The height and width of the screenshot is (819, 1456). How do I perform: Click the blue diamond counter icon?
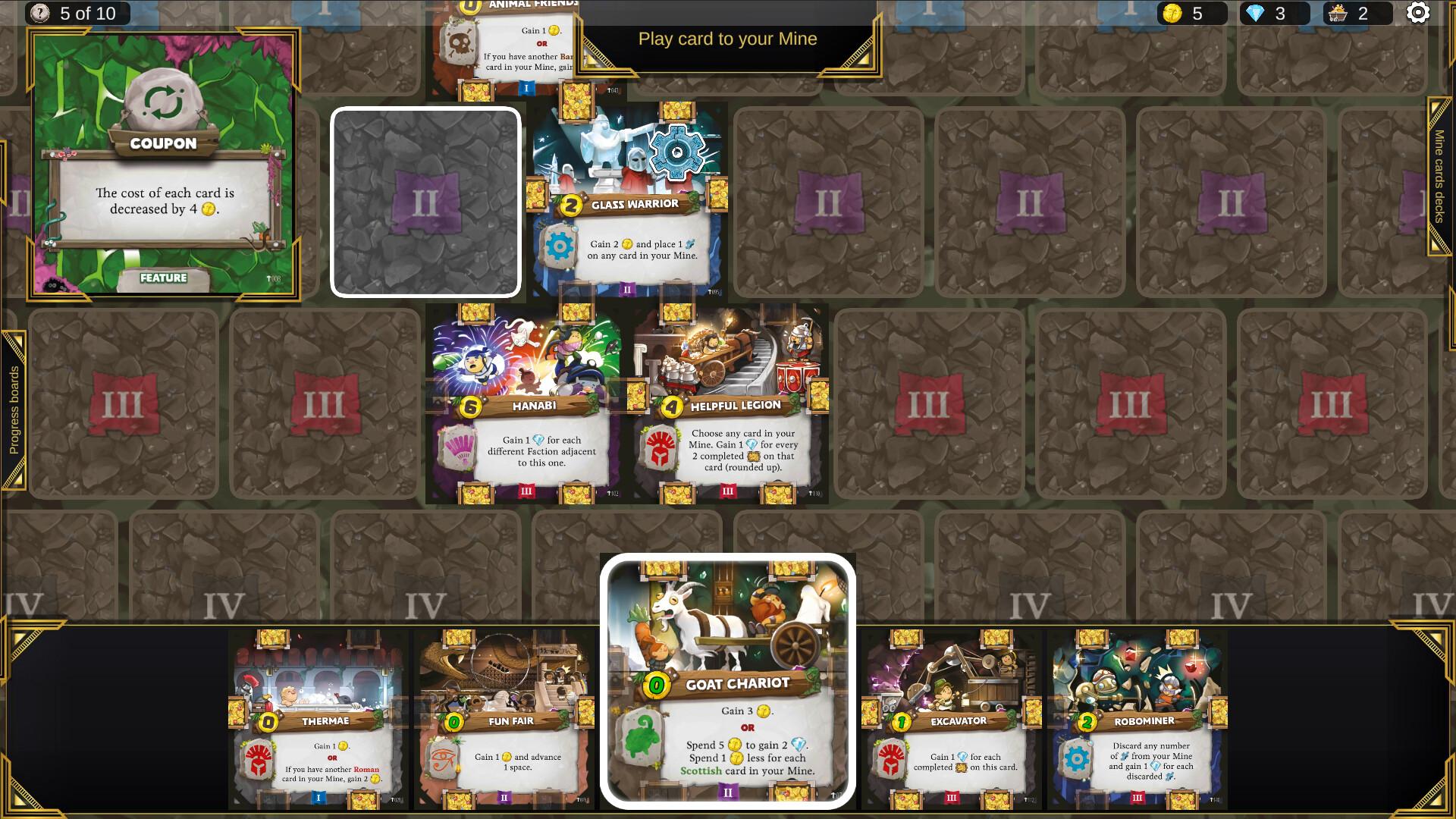[1256, 12]
